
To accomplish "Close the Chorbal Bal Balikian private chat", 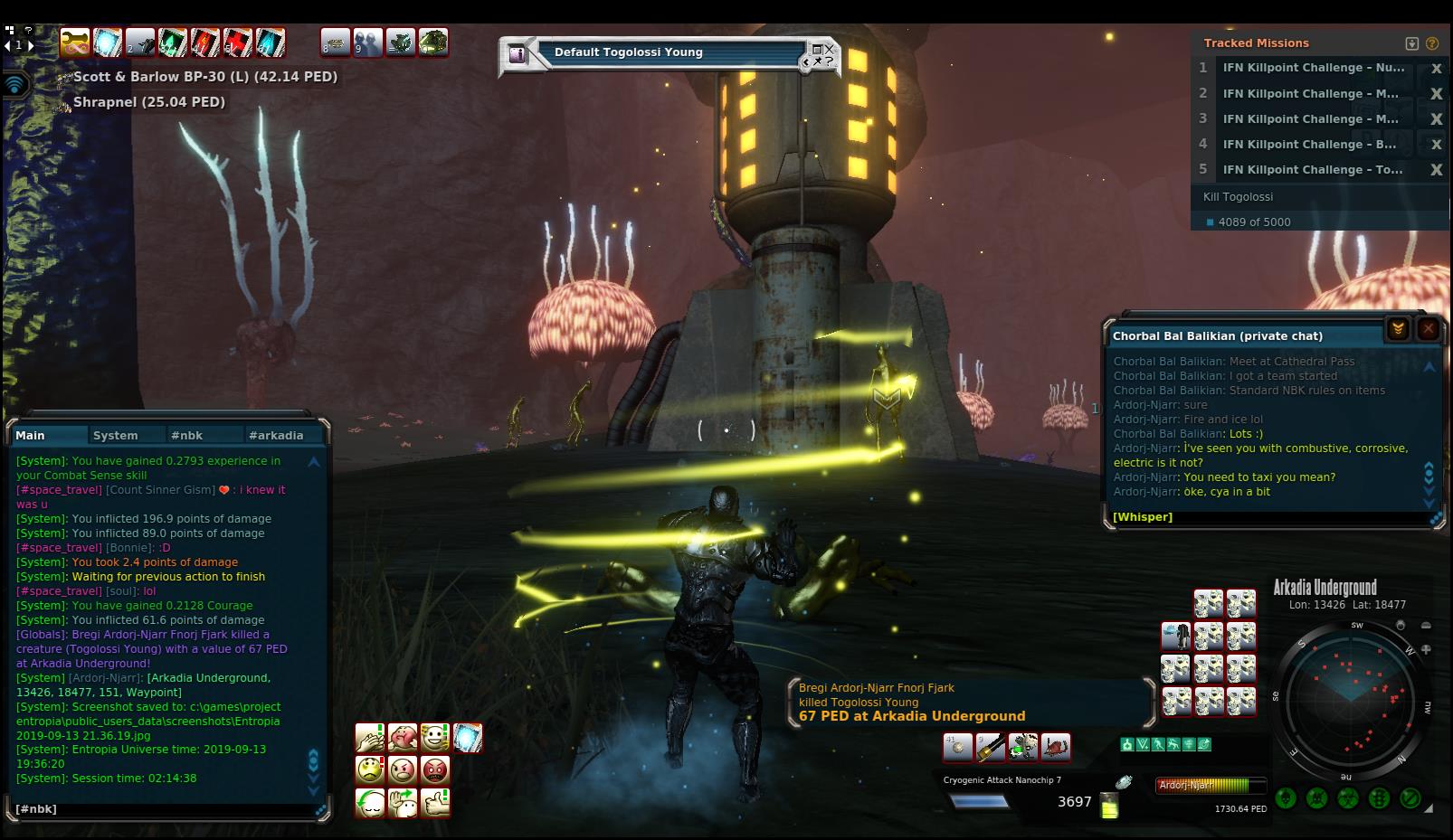I will pos(1428,329).
